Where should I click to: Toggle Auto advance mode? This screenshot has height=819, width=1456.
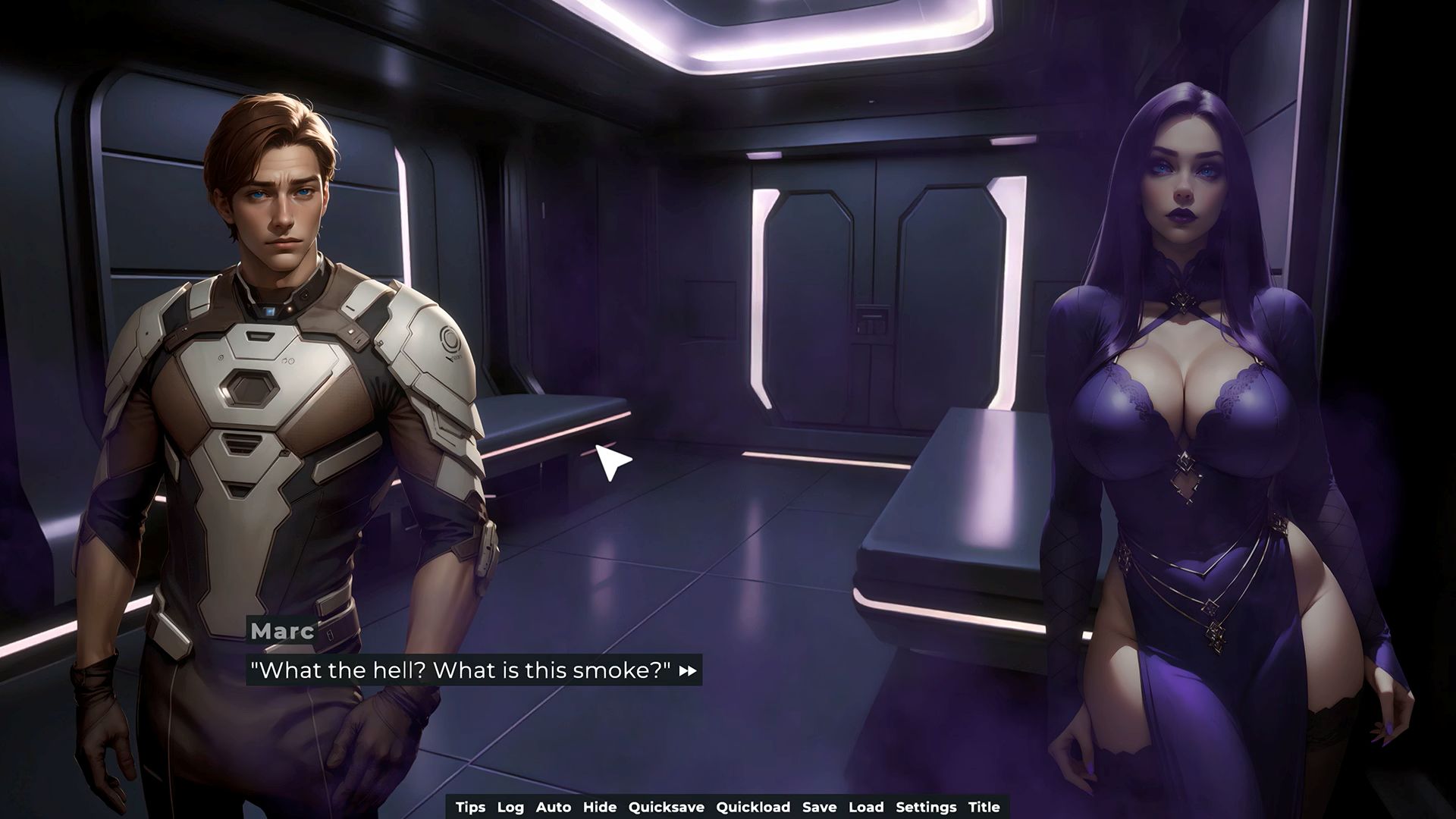[x=553, y=807]
